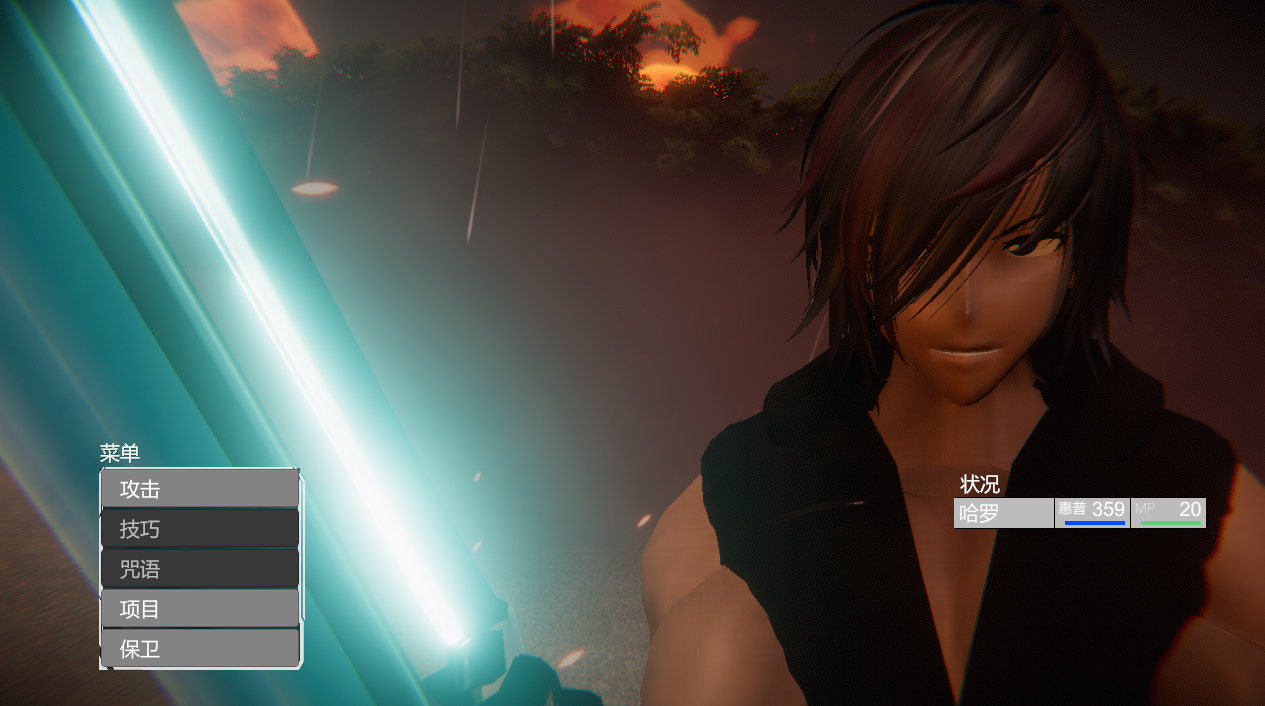
Task: Open the 项目 items menu
Action: (x=200, y=609)
